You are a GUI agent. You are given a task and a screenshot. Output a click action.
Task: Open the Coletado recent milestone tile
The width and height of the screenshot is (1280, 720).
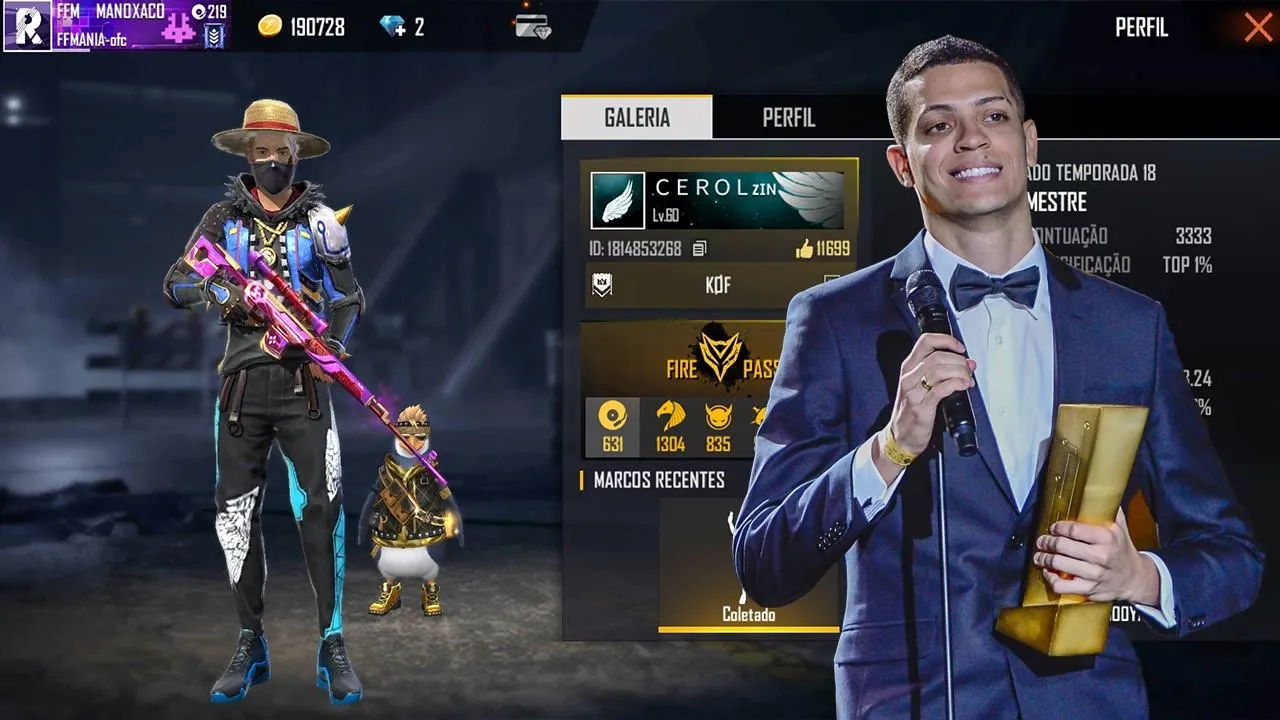pos(748,566)
